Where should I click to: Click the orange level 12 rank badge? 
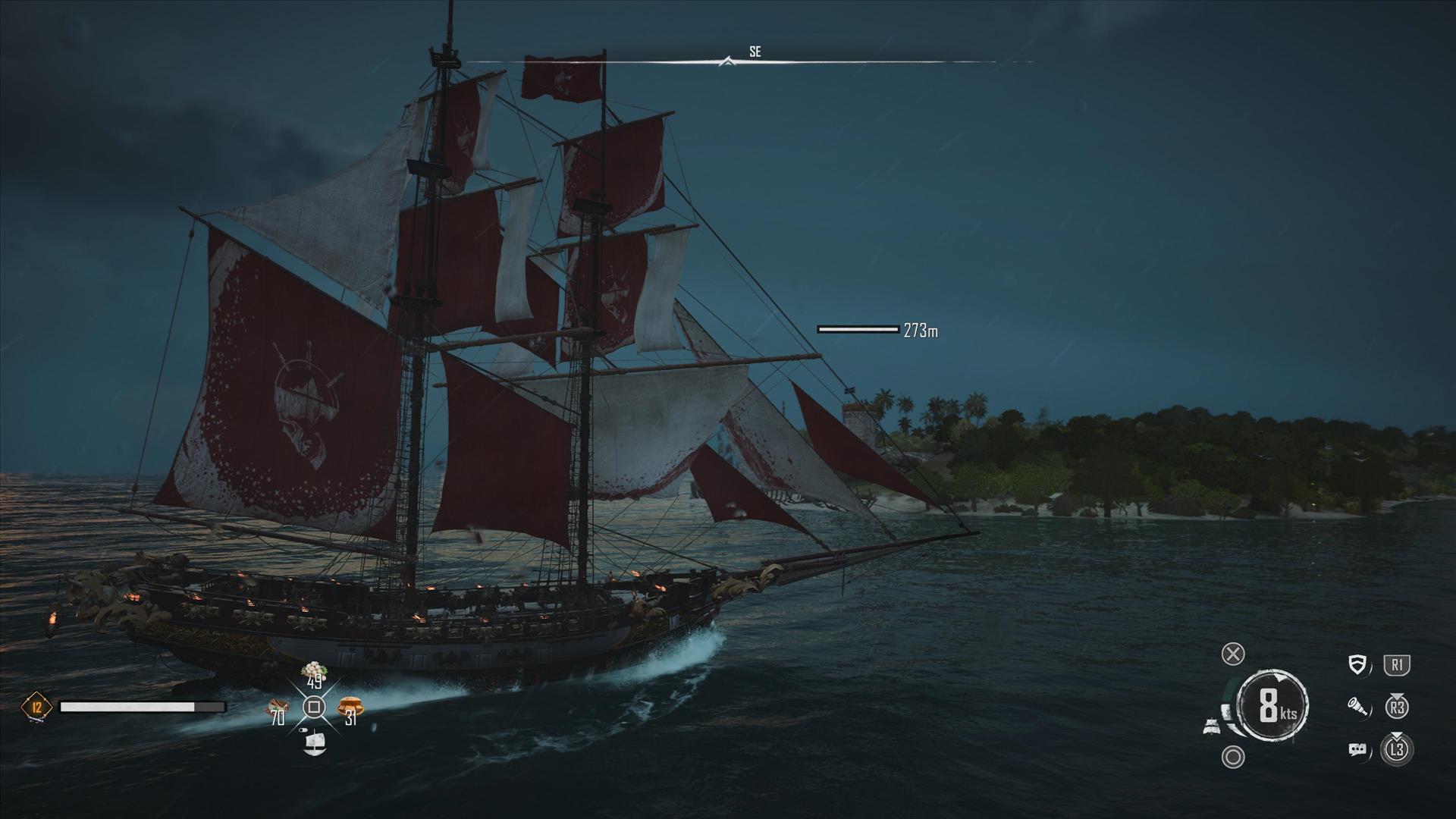click(36, 708)
